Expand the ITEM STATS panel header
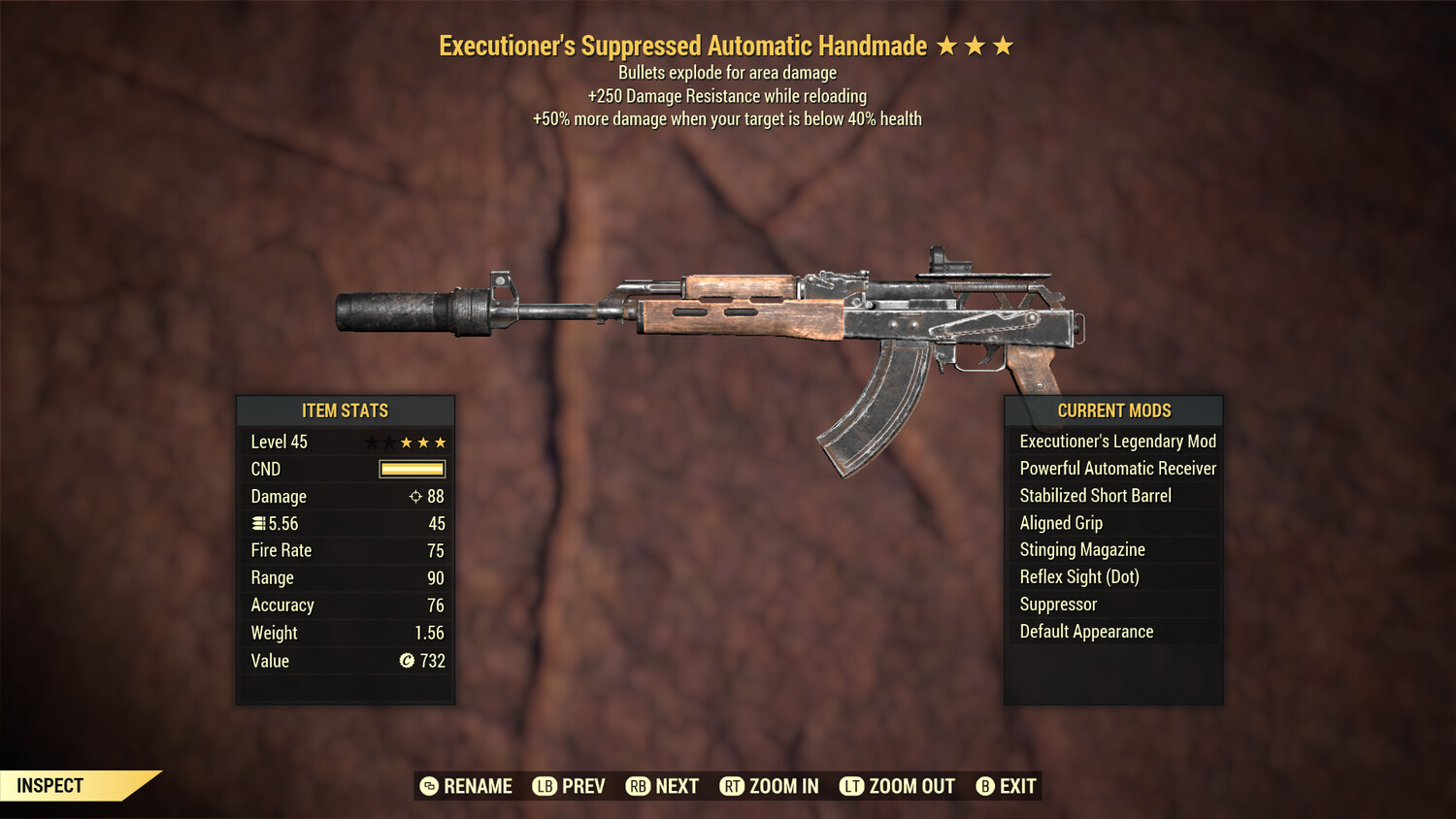The width and height of the screenshot is (1456, 819). click(345, 409)
